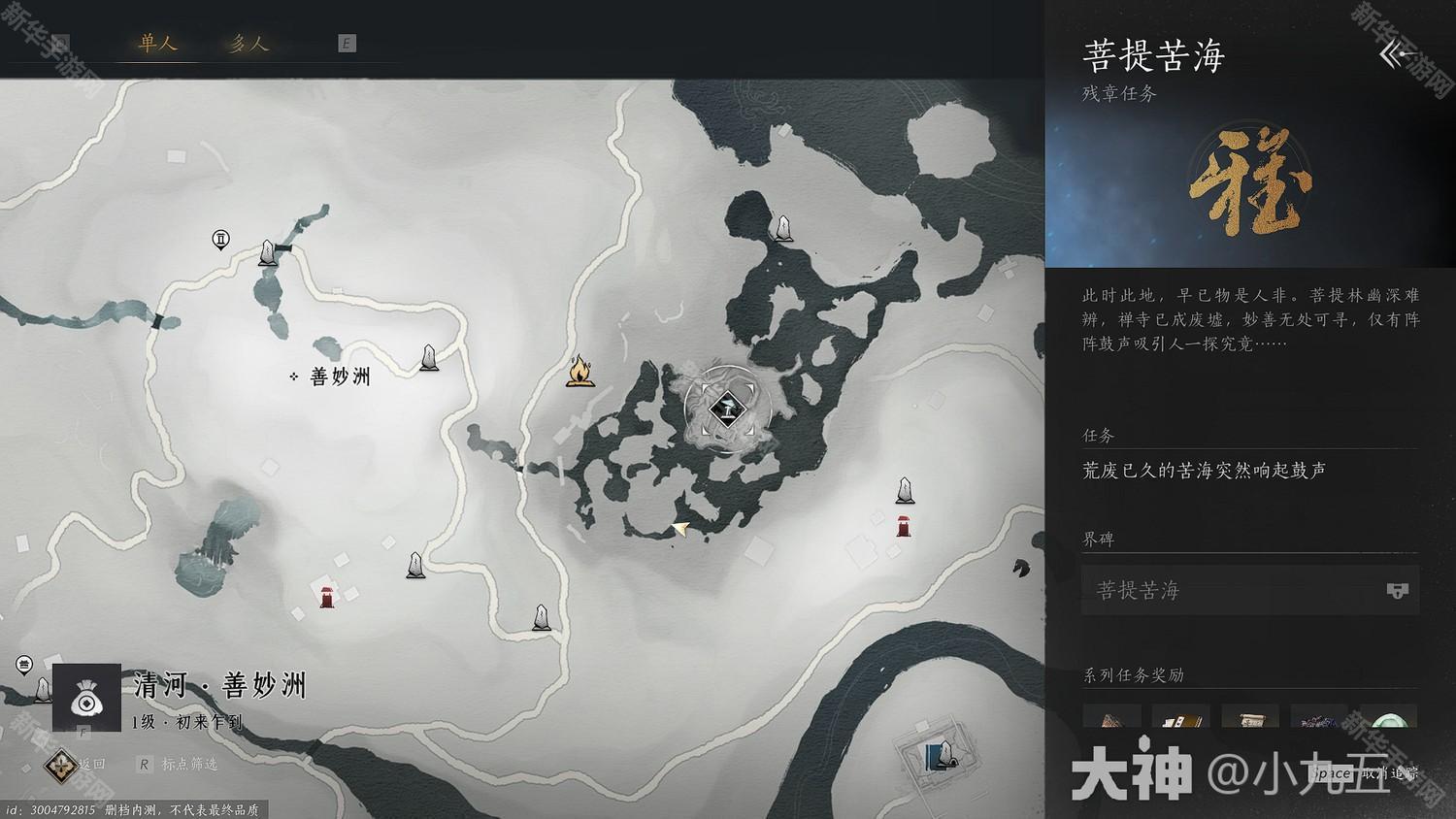Select the red pagoda marker near 善妙洲
This screenshot has width=1456, height=819.
pyautogui.click(x=324, y=595)
